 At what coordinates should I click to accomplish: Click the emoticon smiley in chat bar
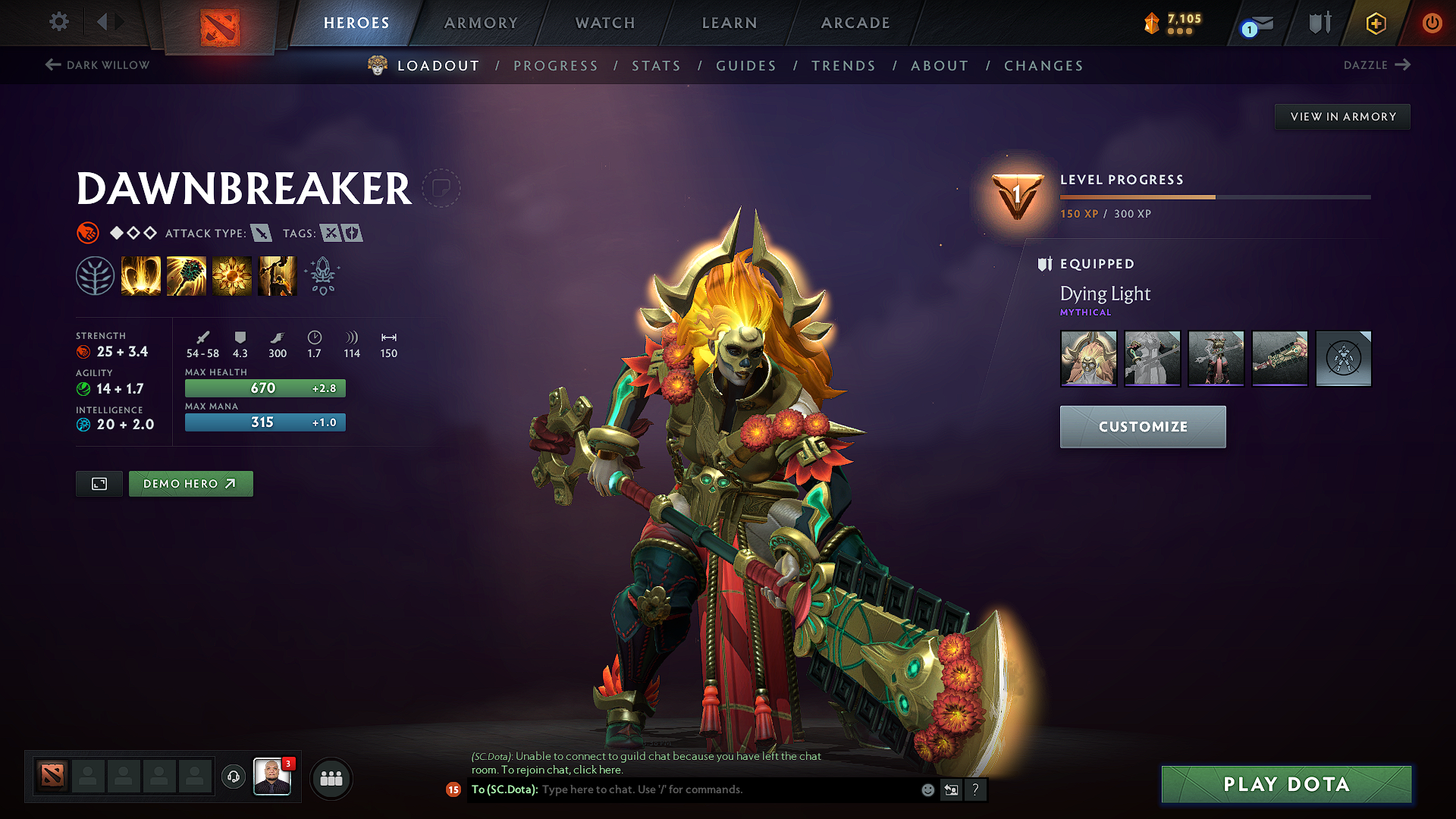tap(927, 789)
